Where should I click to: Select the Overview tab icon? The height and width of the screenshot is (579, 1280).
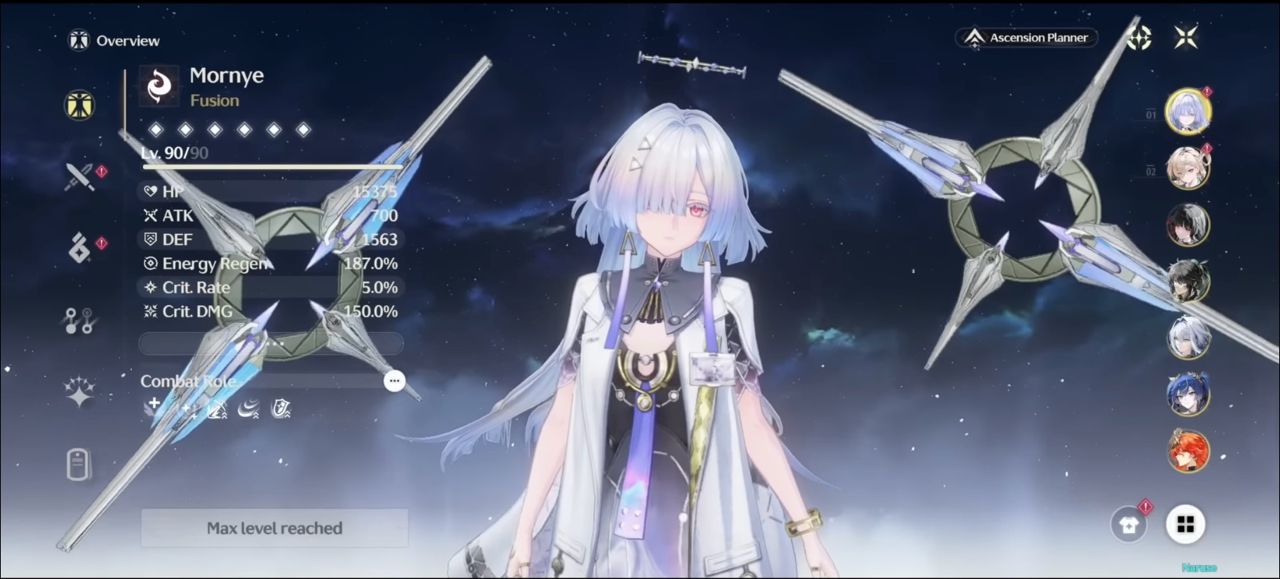pos(79,104)
